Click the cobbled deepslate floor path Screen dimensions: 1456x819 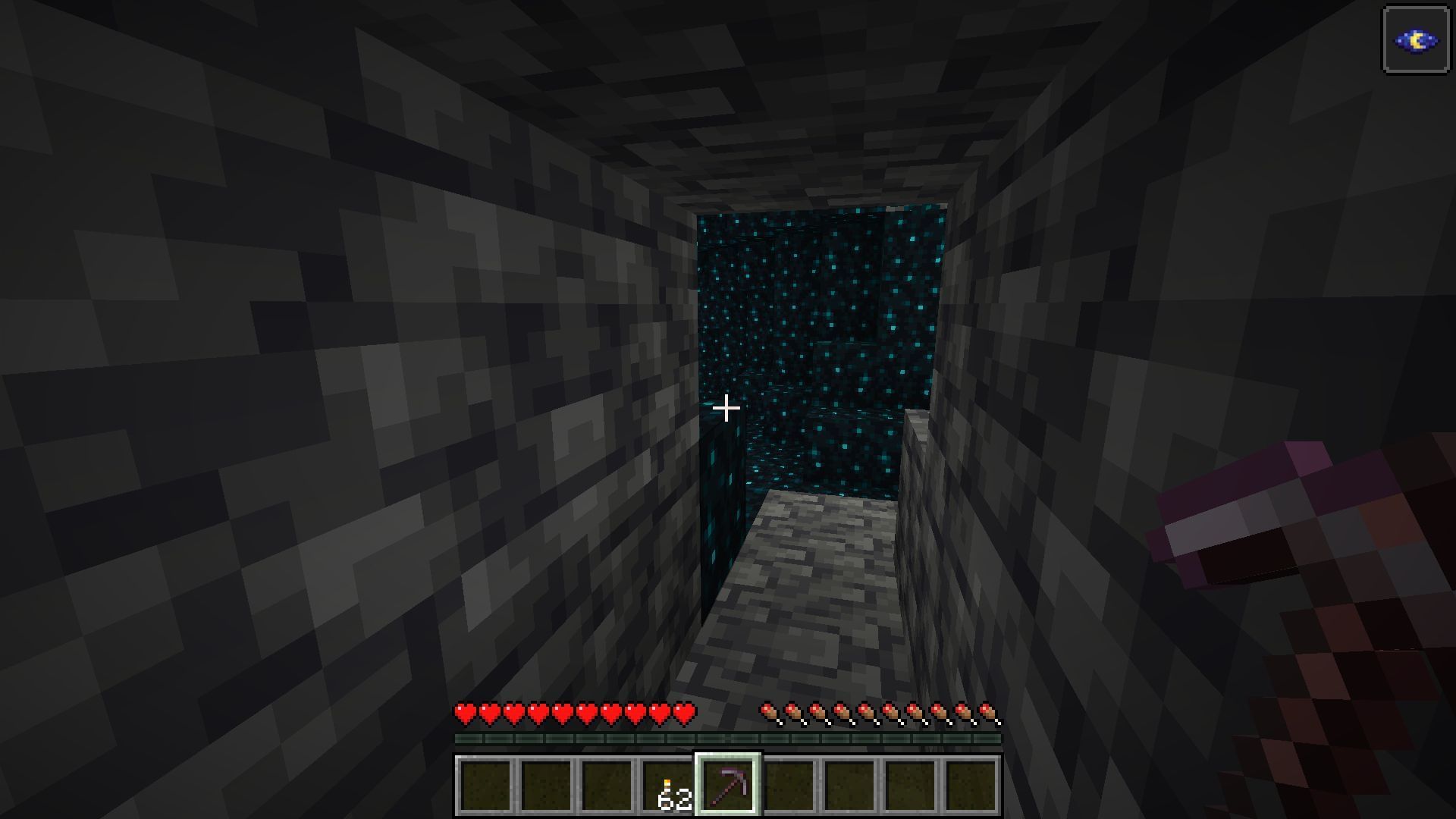click(804, 607)
